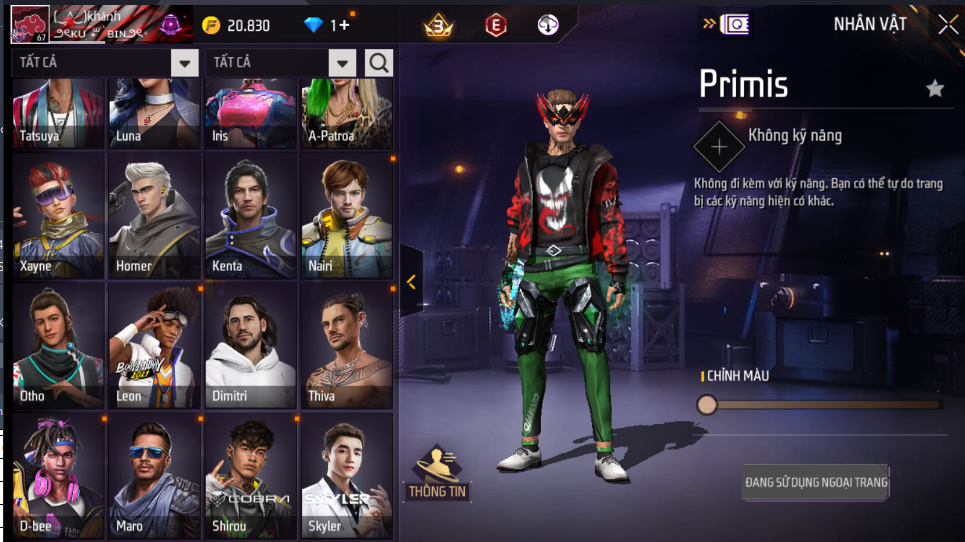This screenshot has height=542, width=965.
Task: Pick the Skyler character card
Action: [346, 475]
